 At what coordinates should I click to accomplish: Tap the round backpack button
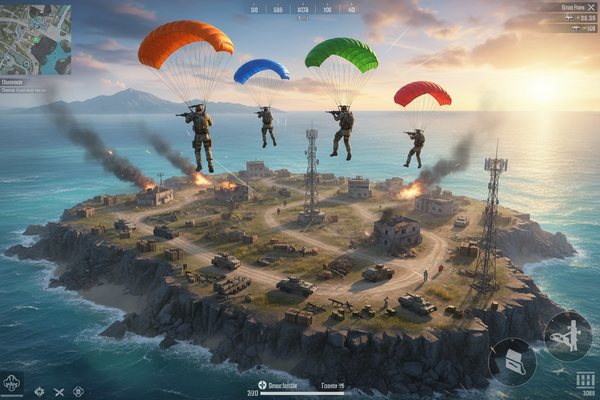coord(512,360)
